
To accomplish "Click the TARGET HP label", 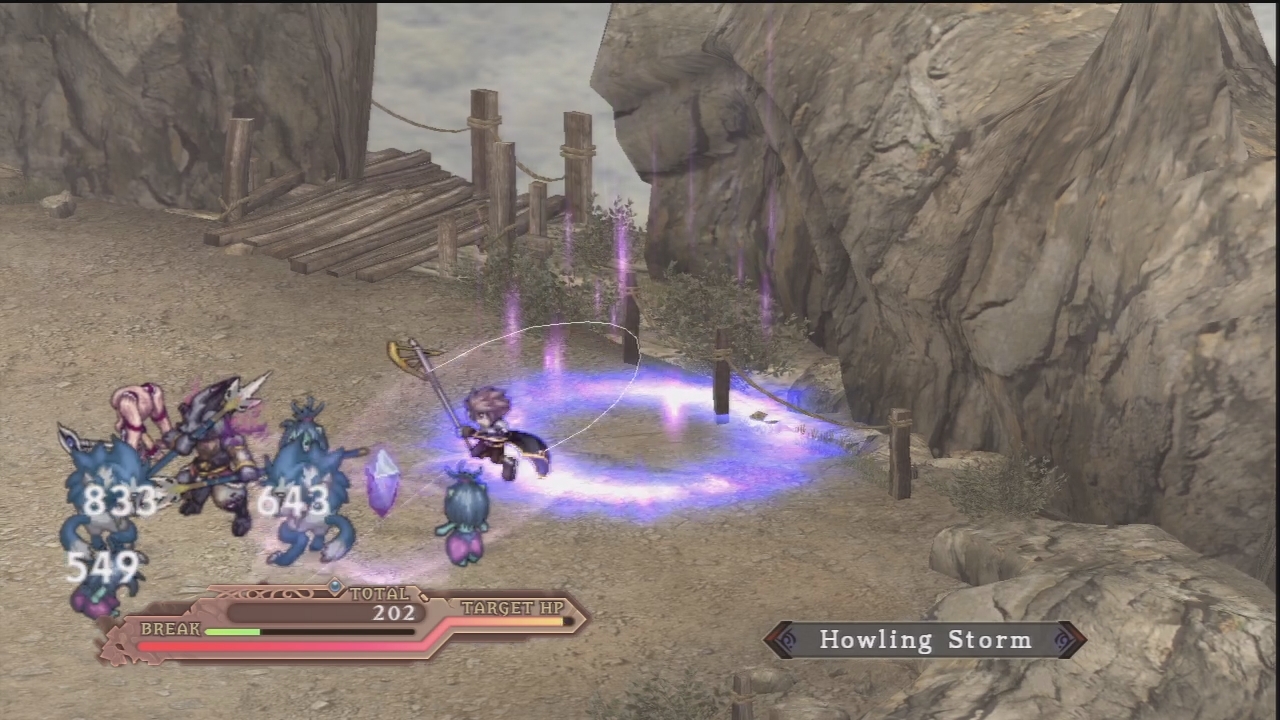I will point(512,608).
